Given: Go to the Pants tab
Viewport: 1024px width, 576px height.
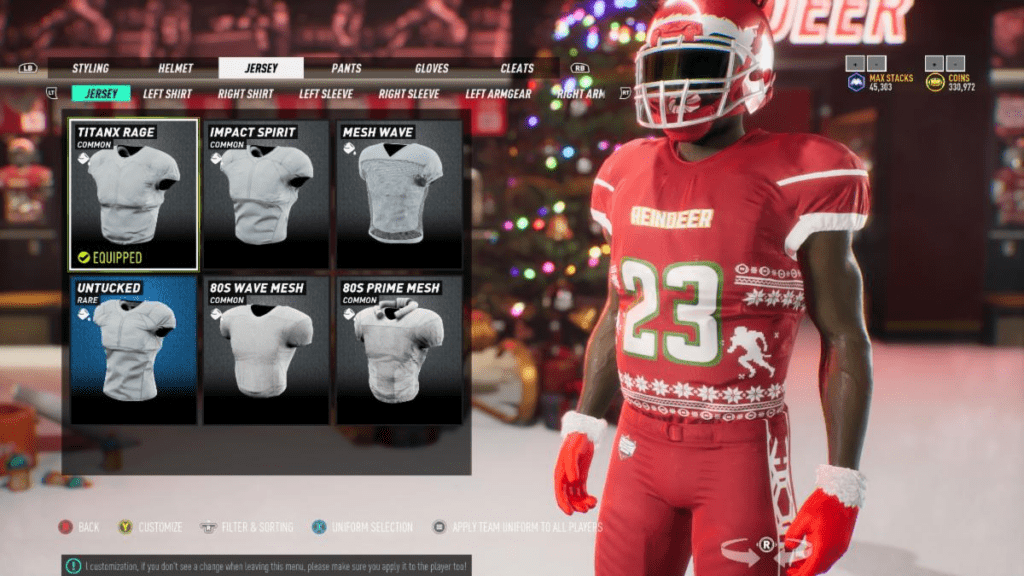Looking at the screenshot, I should pyautogui.click(x=347, y=69).
